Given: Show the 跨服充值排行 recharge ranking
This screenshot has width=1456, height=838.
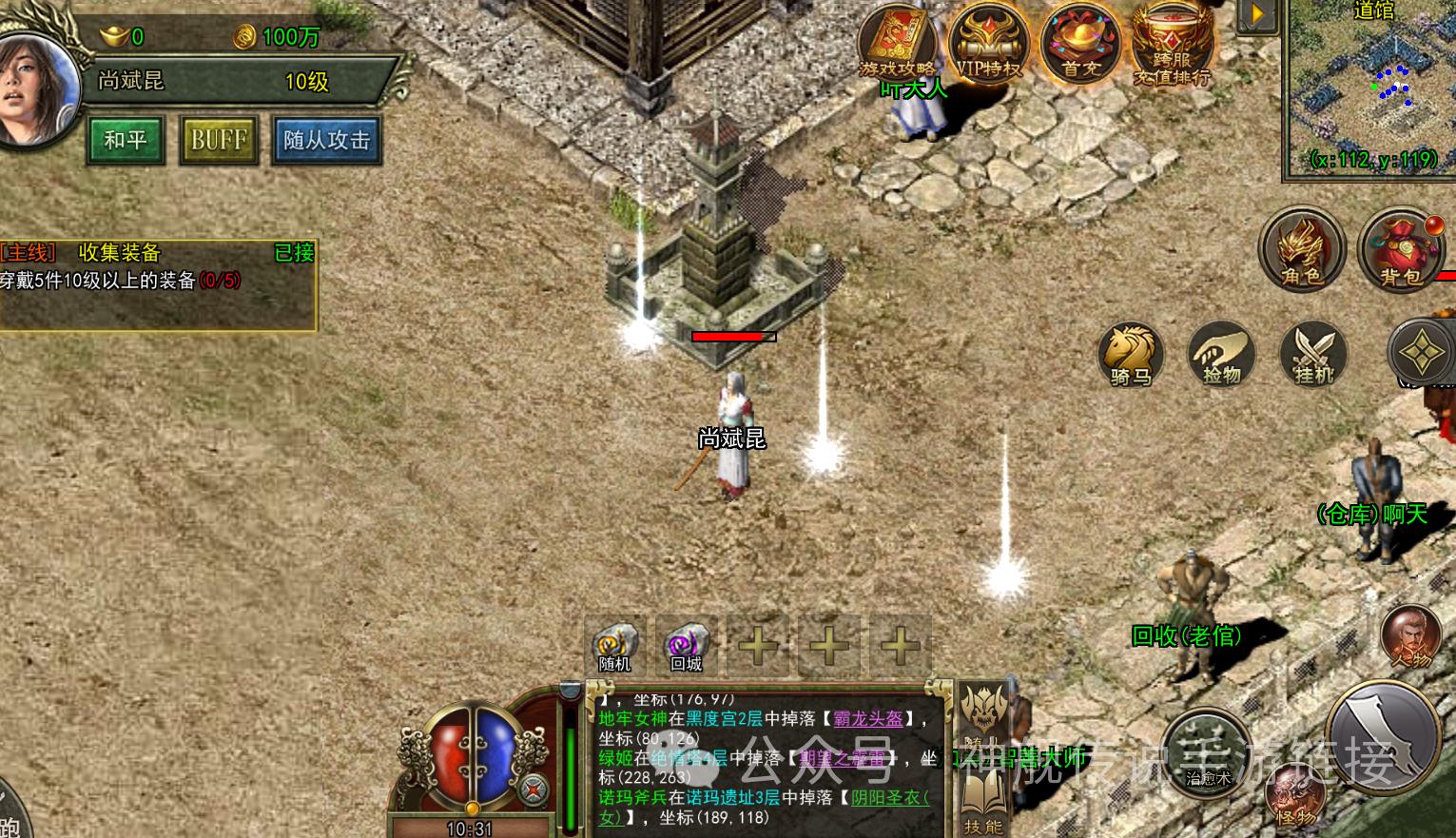Looking at the screenshot, I should tap(1172, 45).
